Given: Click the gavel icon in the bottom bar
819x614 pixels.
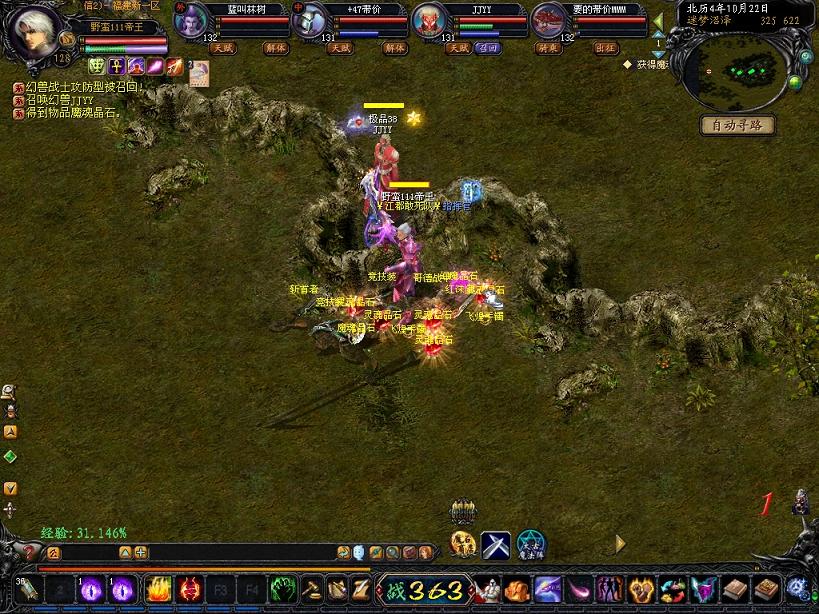Looking at the screenshot, I should click(x=312, y=589).
